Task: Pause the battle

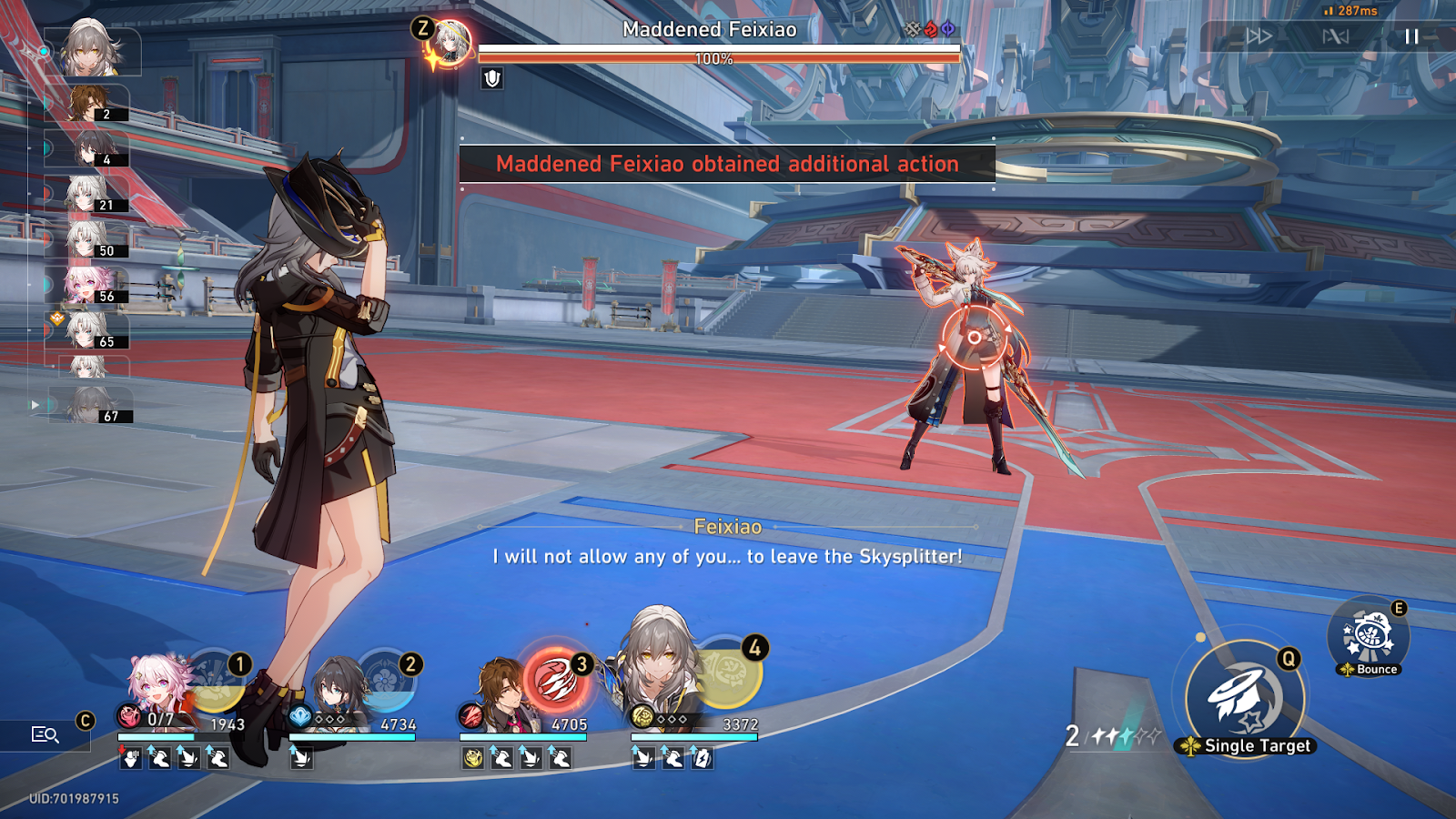Action: pyautogui.click(x=1411, y=36)
